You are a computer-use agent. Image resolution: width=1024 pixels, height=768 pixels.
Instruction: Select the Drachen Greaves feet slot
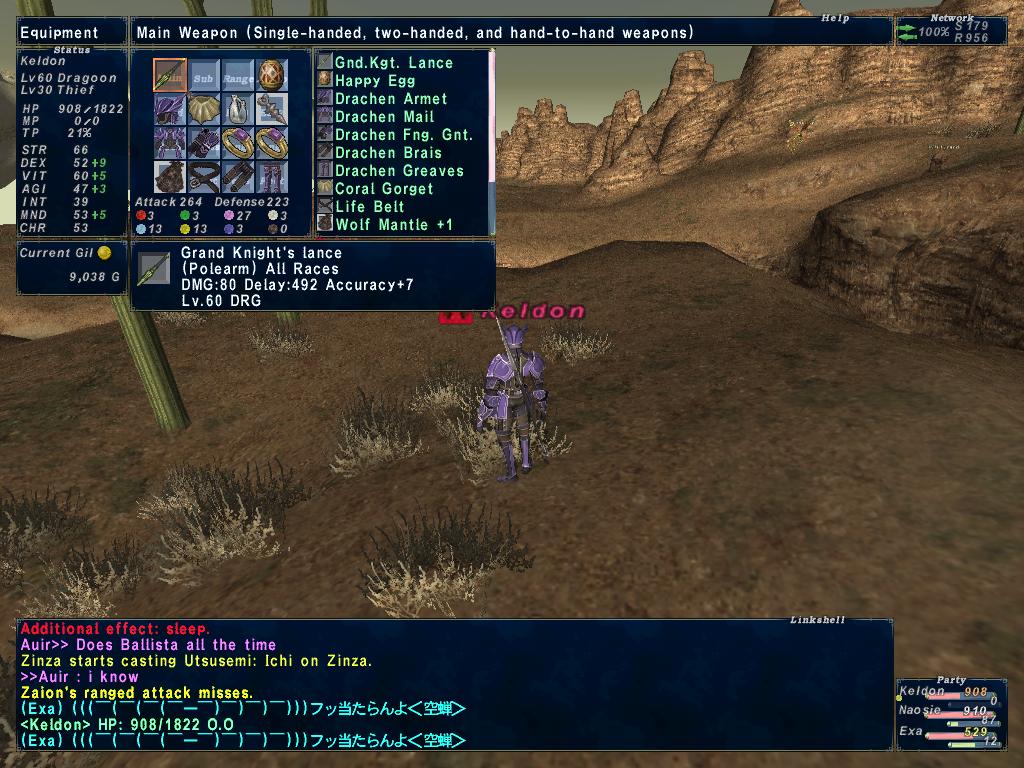point(272,177)
